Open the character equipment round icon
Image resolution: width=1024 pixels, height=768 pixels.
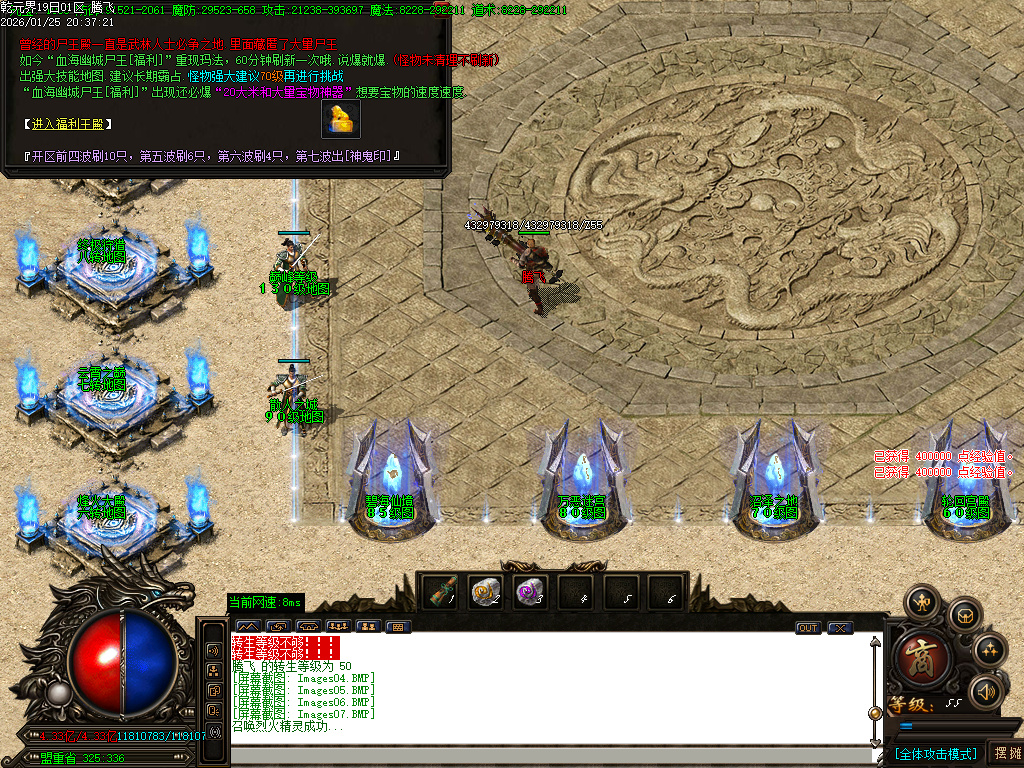(920, 602)
